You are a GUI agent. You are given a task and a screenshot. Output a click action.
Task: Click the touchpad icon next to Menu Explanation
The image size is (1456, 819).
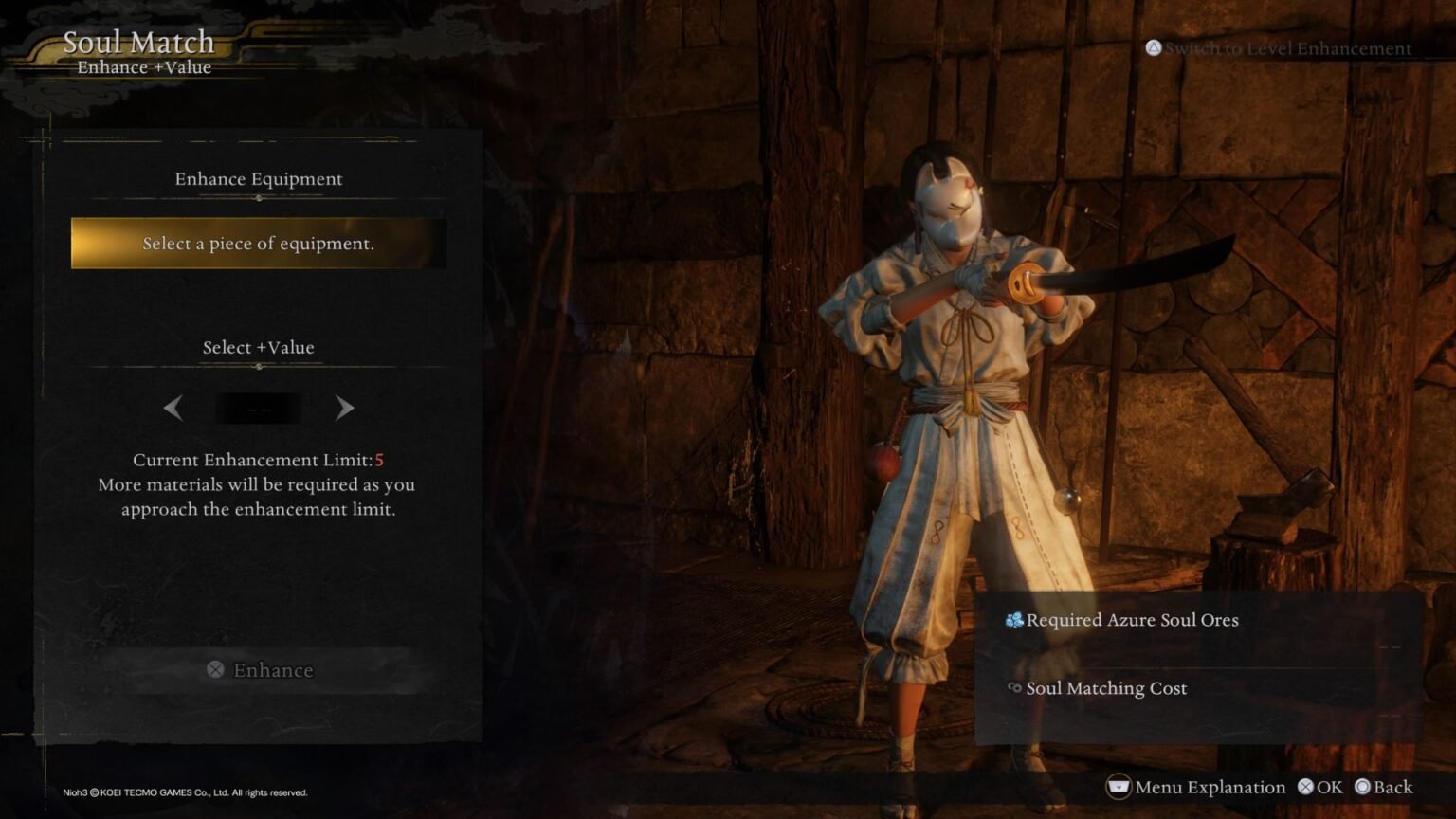pos(1118,787)
